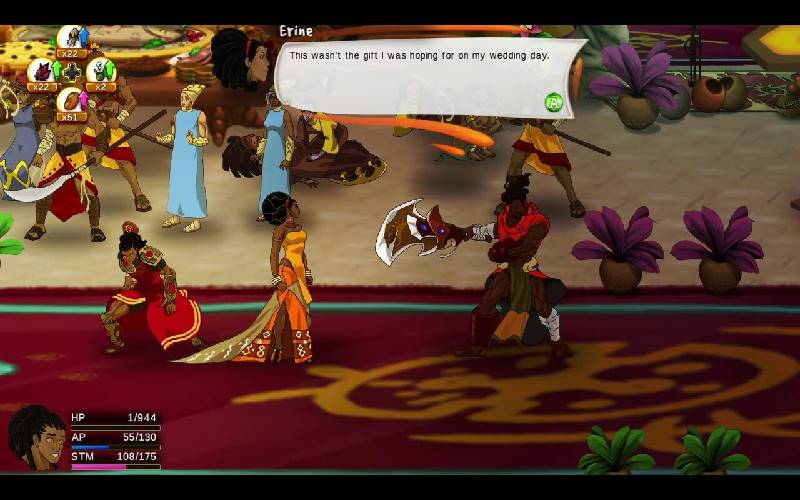Select the red leaf item slot
Image resolution: width=800 pixels, height=500 pixels.
[41, 71]
